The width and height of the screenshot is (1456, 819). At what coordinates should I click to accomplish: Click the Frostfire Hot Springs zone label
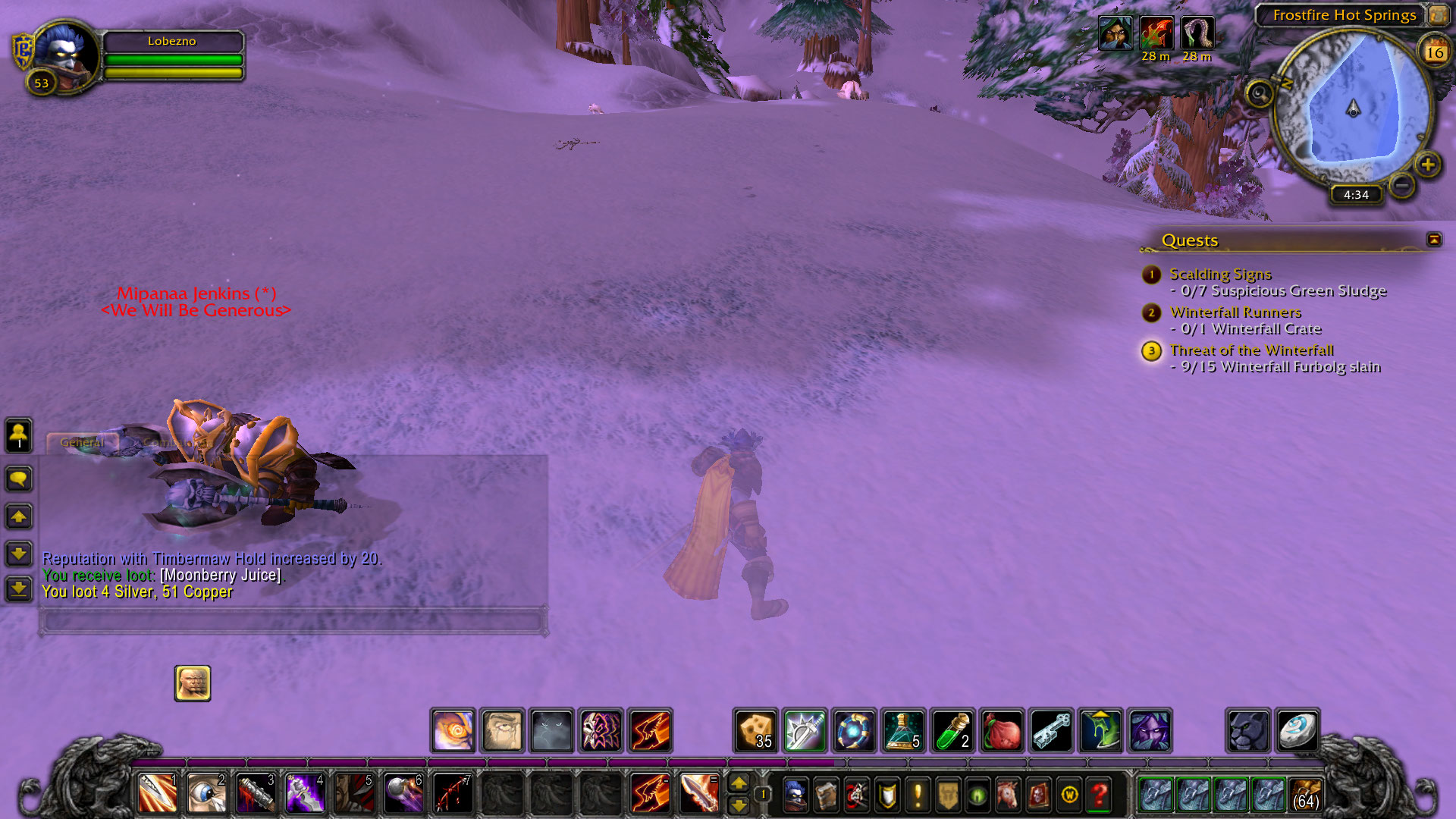(1344, 15)
